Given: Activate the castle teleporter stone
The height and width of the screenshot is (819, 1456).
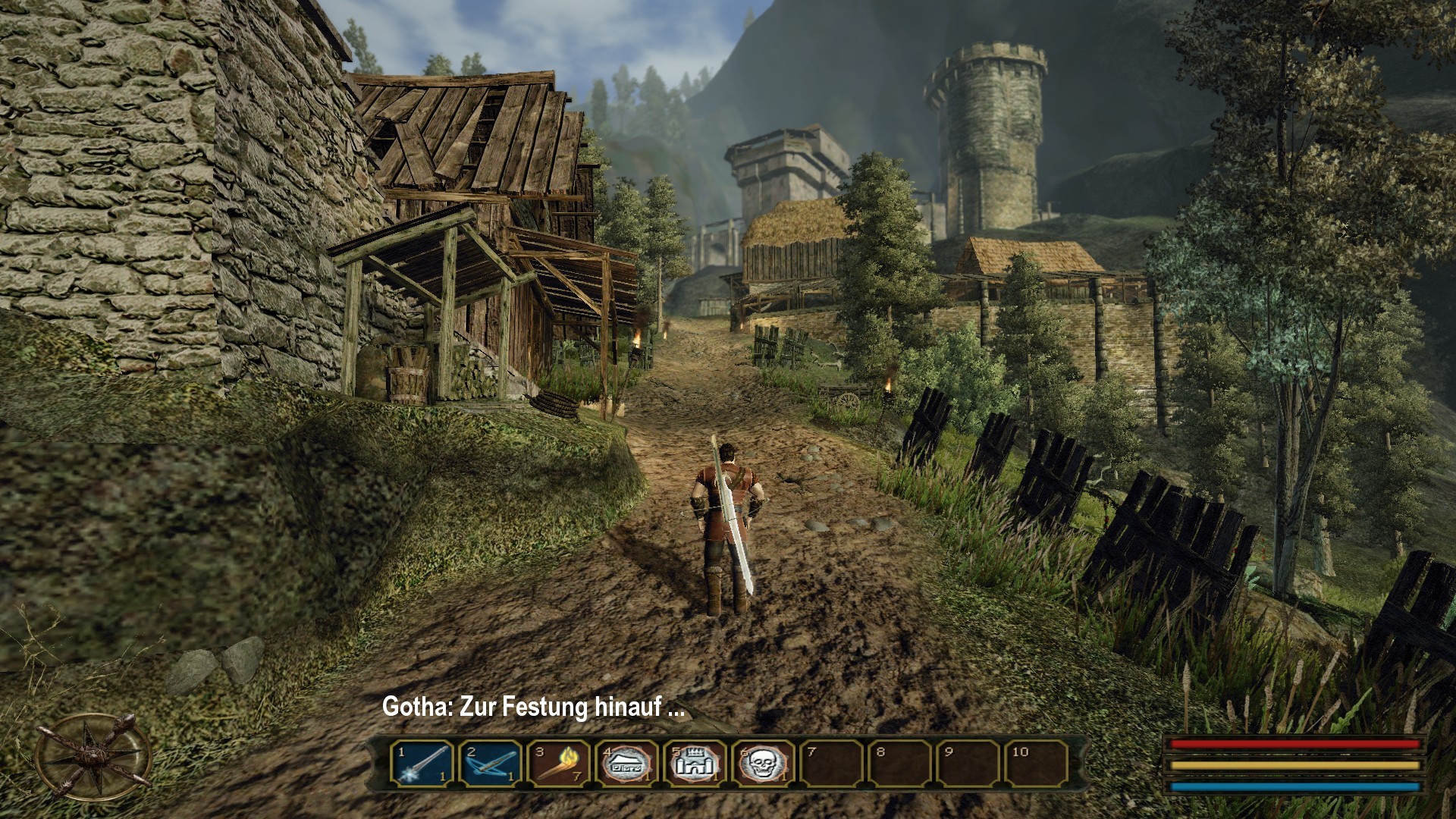Looking at the screenshot, I should pyautogui.click(x=695, y=763).
